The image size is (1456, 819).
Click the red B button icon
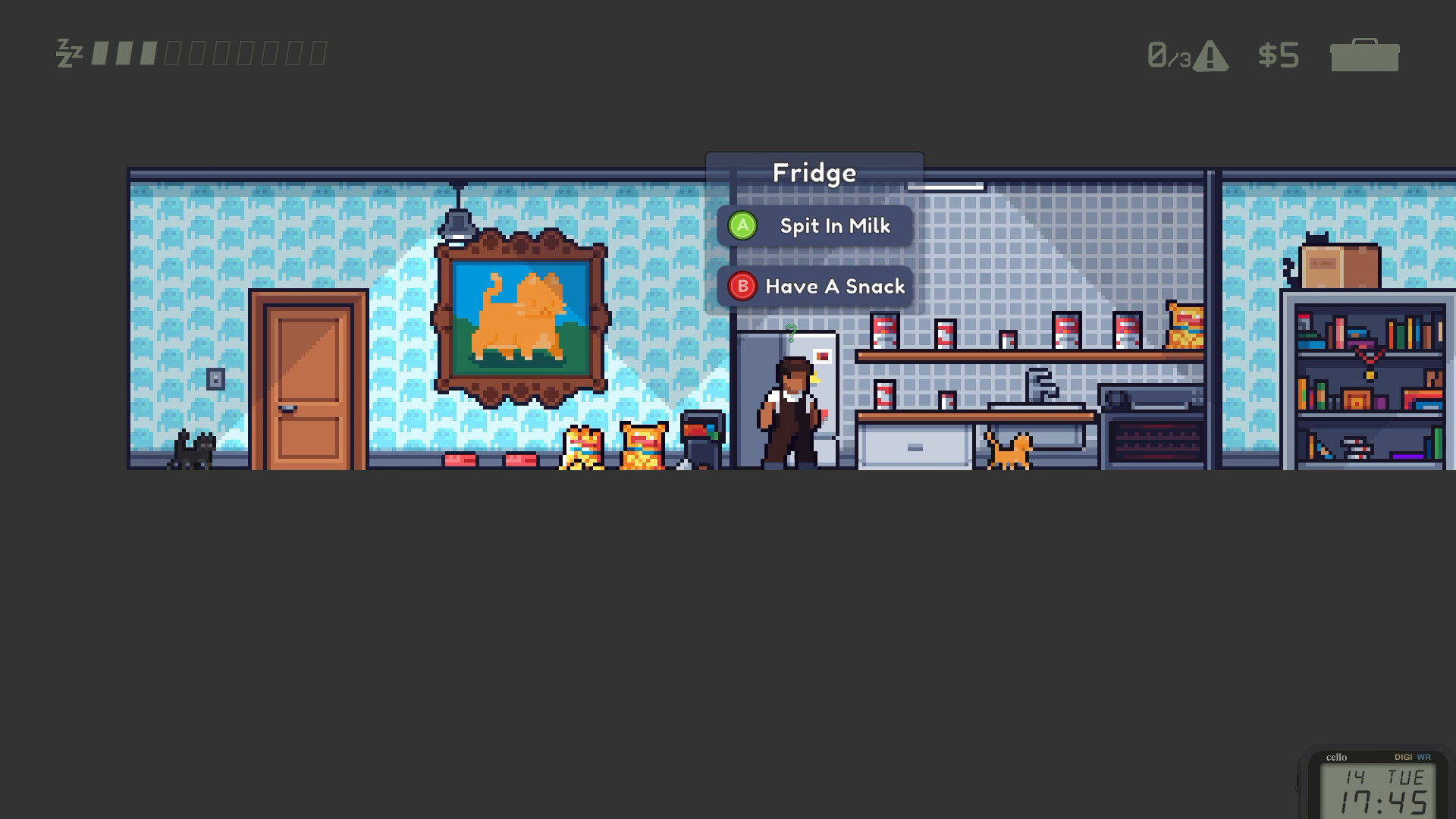click(742, 287)
